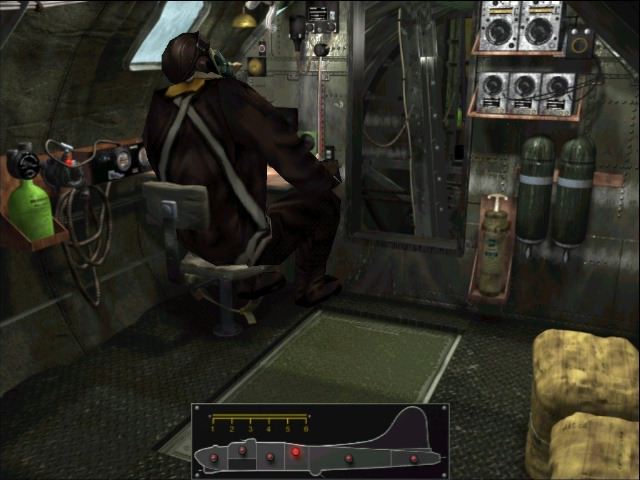Jump to the cockpit station light
The image size is (640, 480).
click(242, 451)
